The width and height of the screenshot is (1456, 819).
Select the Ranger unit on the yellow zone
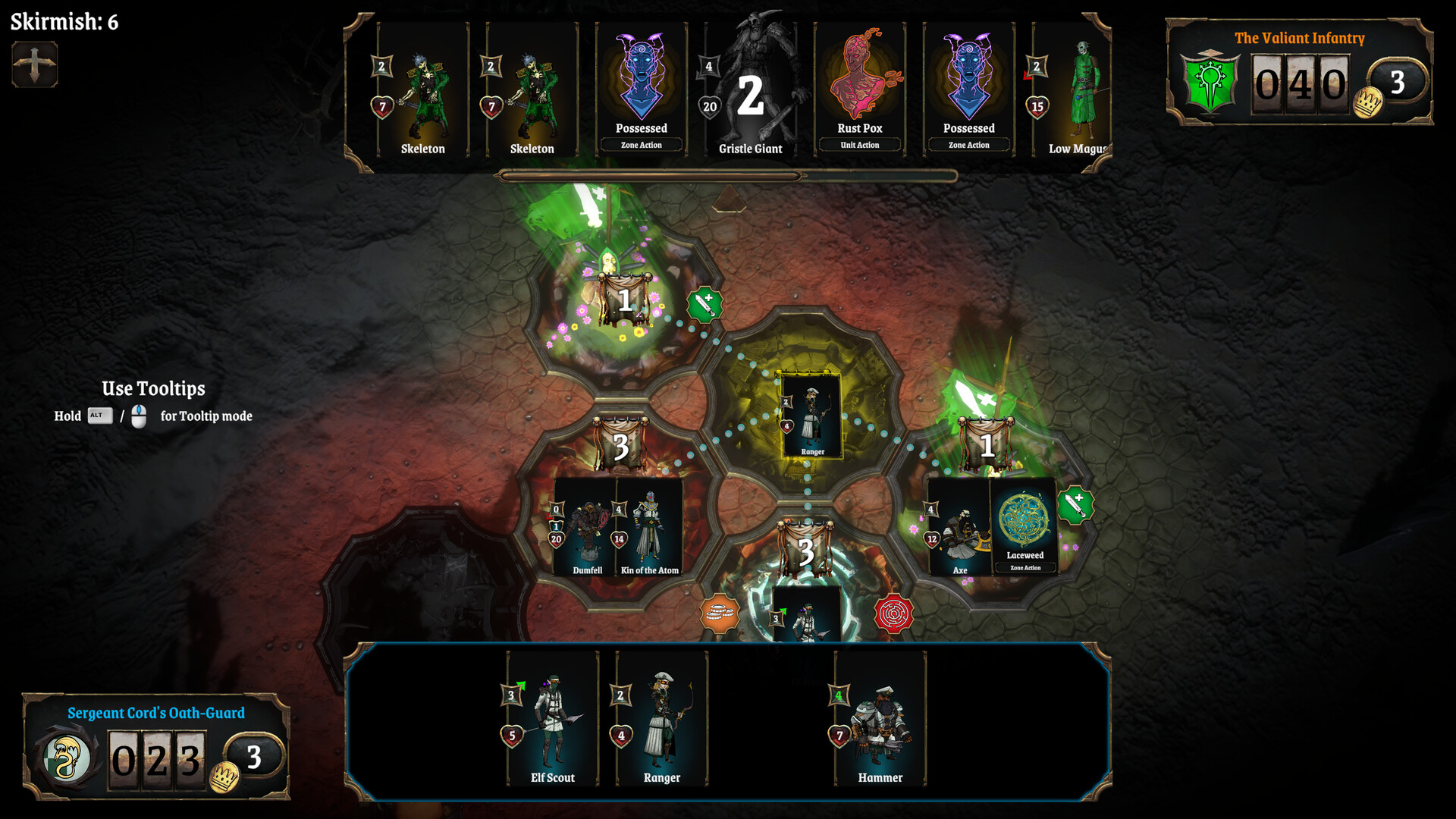811,416
